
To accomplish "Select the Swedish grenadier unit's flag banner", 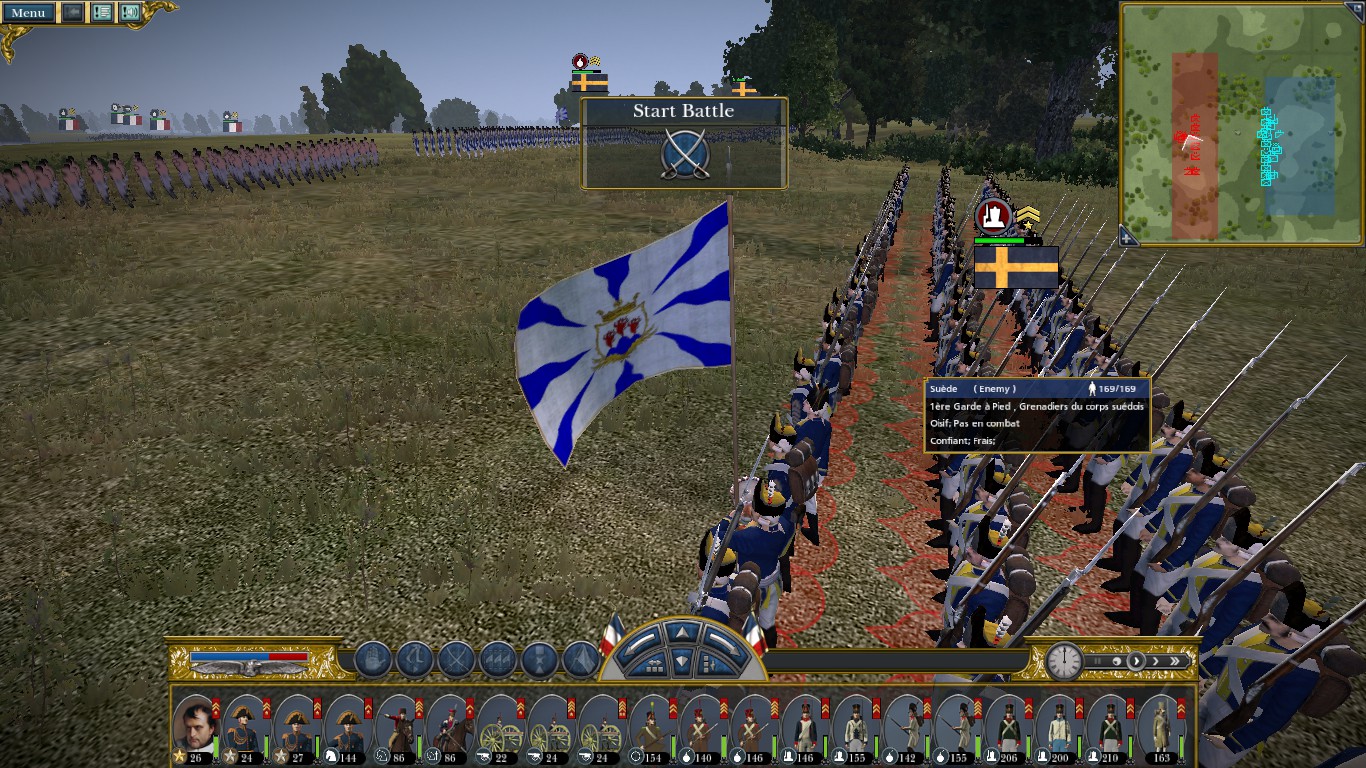I will coord(1016,268).
